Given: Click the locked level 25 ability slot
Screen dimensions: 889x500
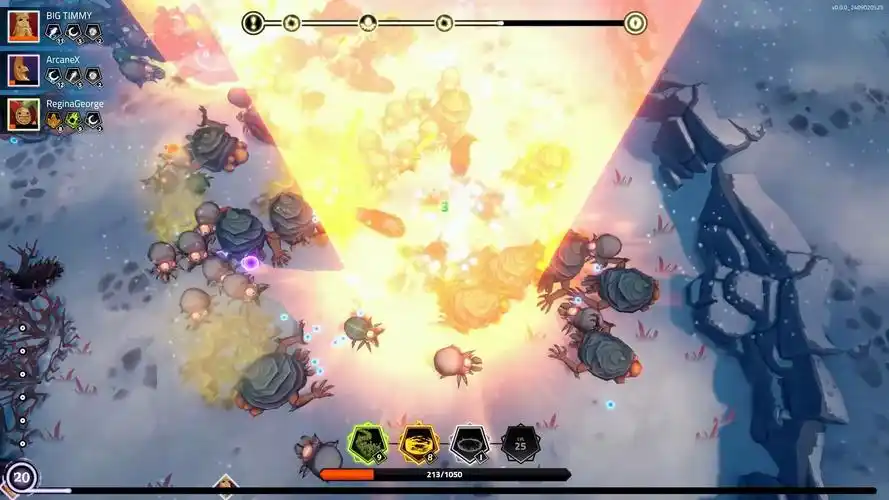Looking at the screenshot, I should pyautogui.click(x=520, y=443).
